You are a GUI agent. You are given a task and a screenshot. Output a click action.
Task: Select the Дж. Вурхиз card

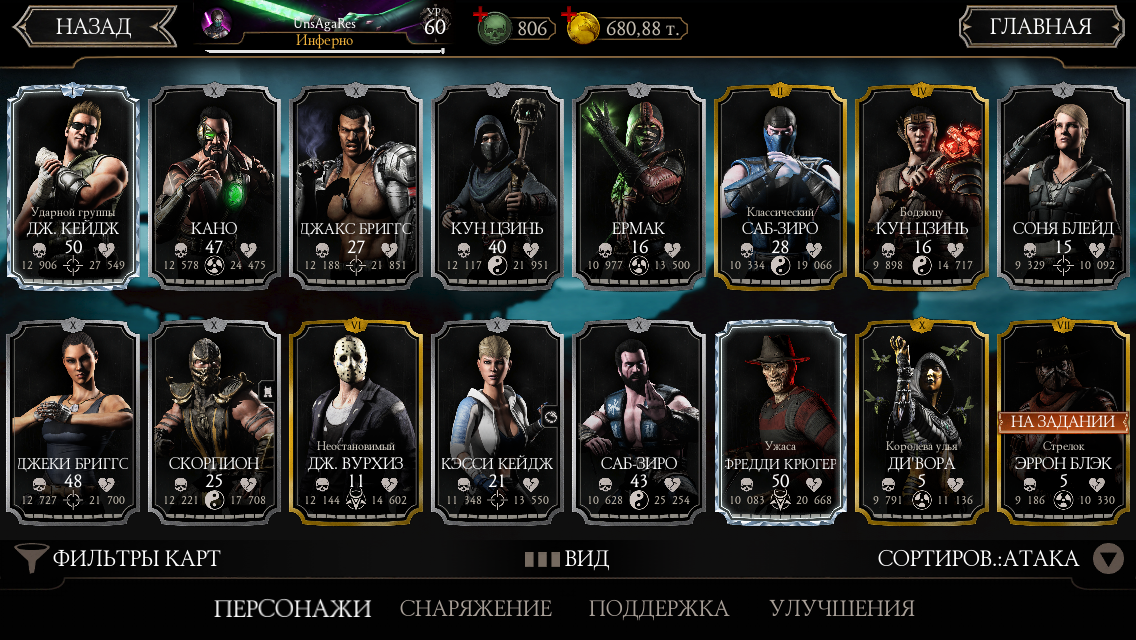coord(357,422)
